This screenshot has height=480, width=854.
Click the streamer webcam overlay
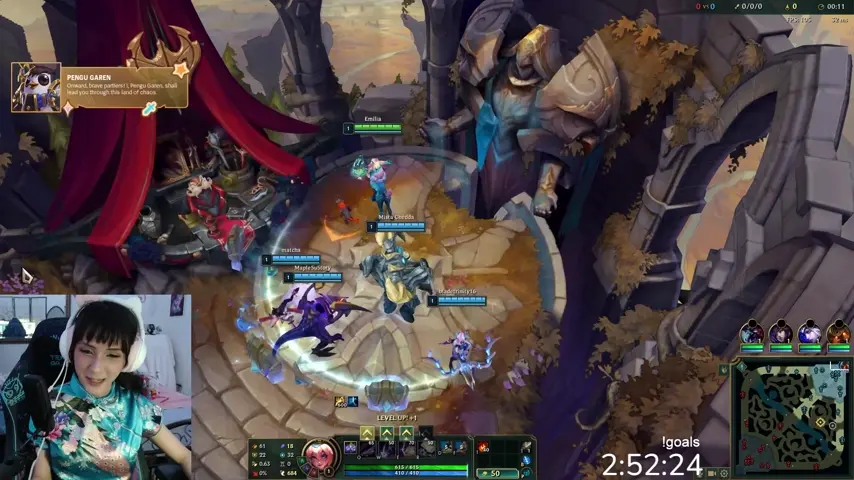coord(95,387)
